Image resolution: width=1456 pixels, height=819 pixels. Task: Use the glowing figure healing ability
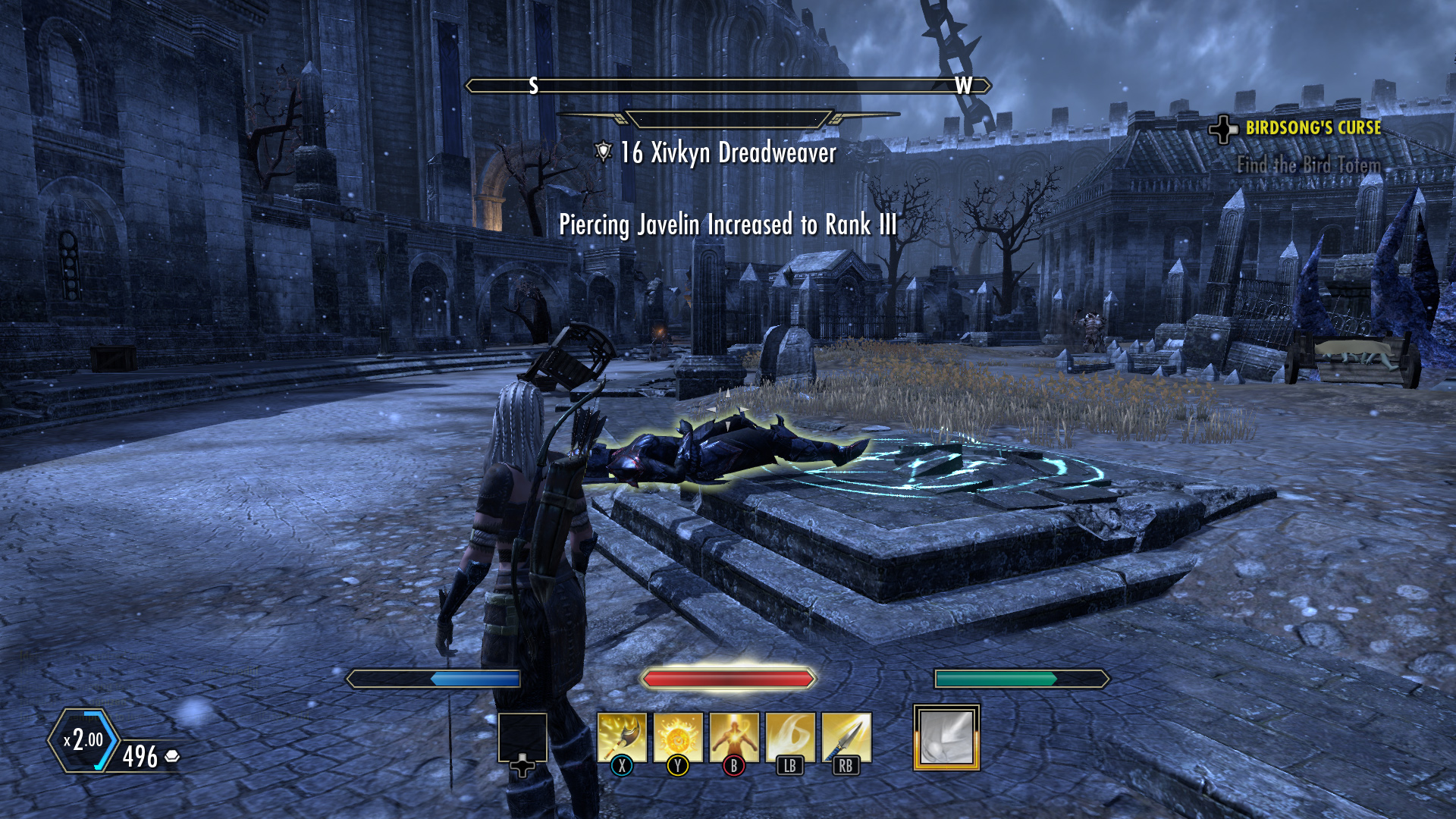[734, 737]
